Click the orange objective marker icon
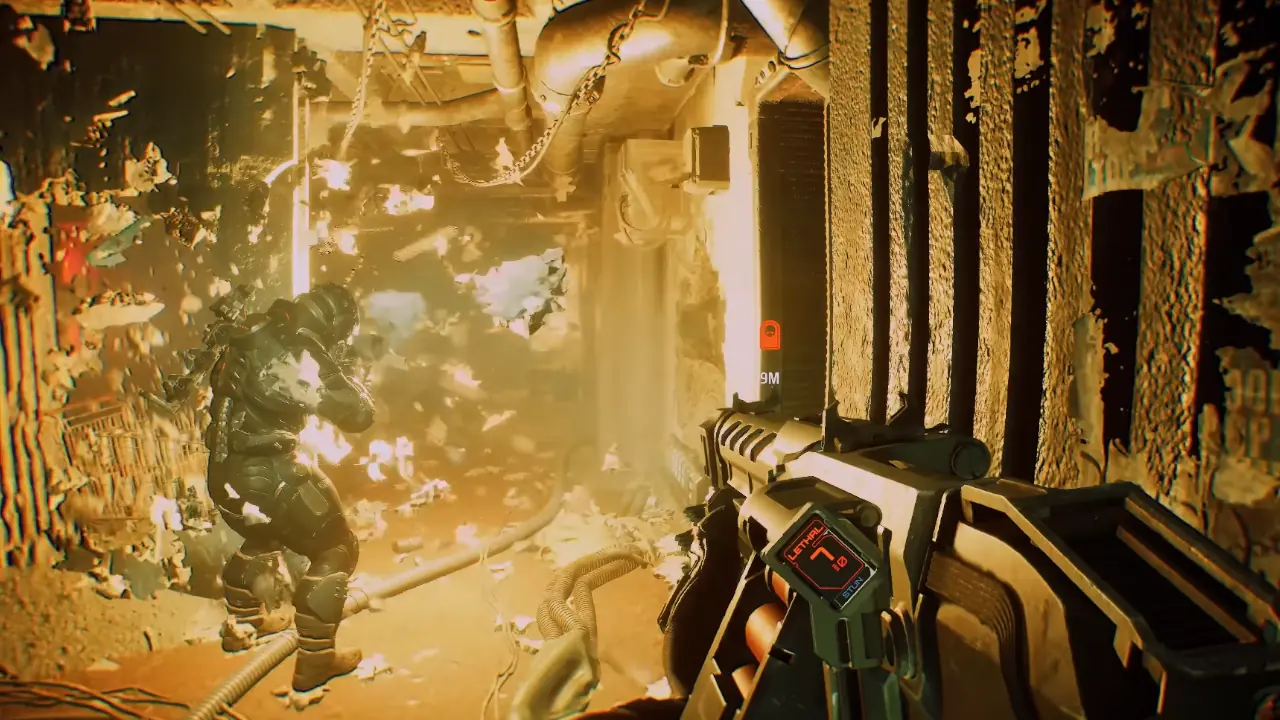The height and width of the screenshot is (720, 1280). pyautogui.click(x=769, y=334)
